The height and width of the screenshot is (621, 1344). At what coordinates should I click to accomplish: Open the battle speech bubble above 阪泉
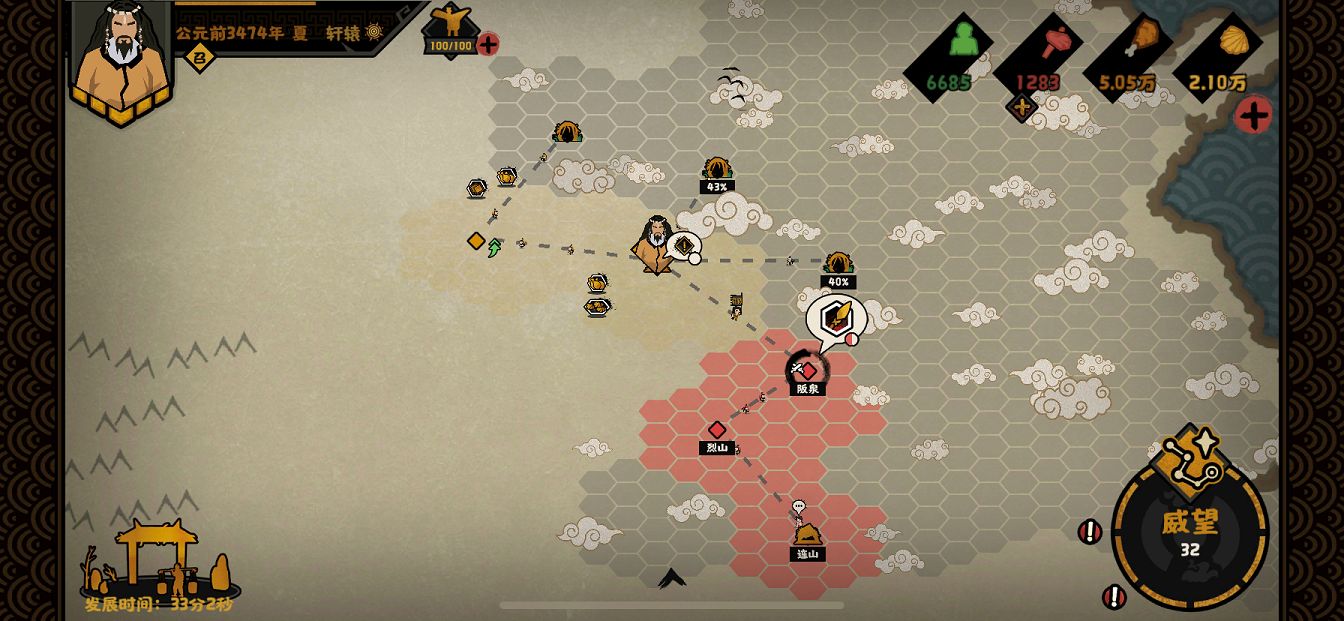click(x=834, y=318)
